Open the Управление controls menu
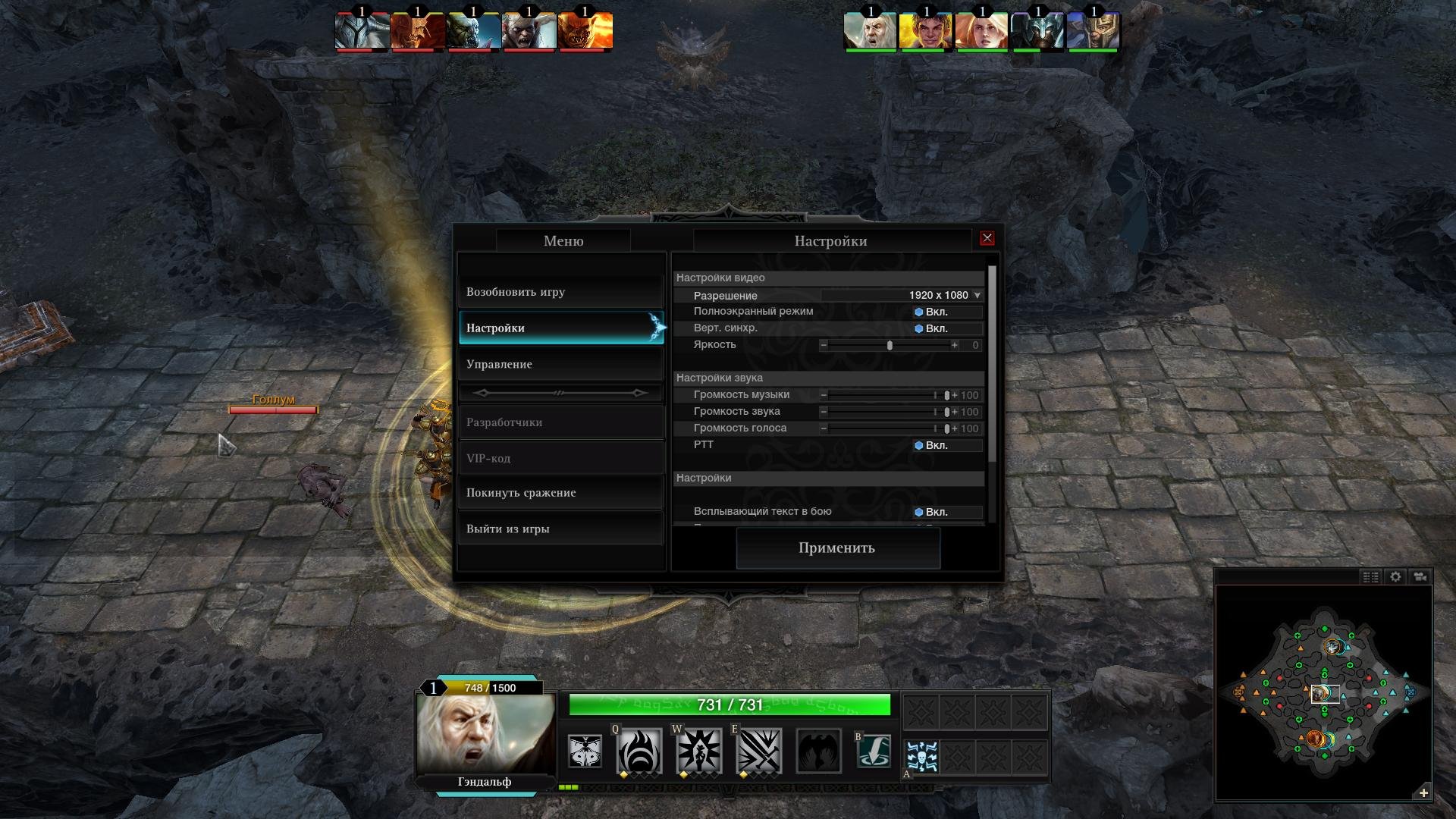This screenshot has width=1456, height=819. [x=561, y=364]
